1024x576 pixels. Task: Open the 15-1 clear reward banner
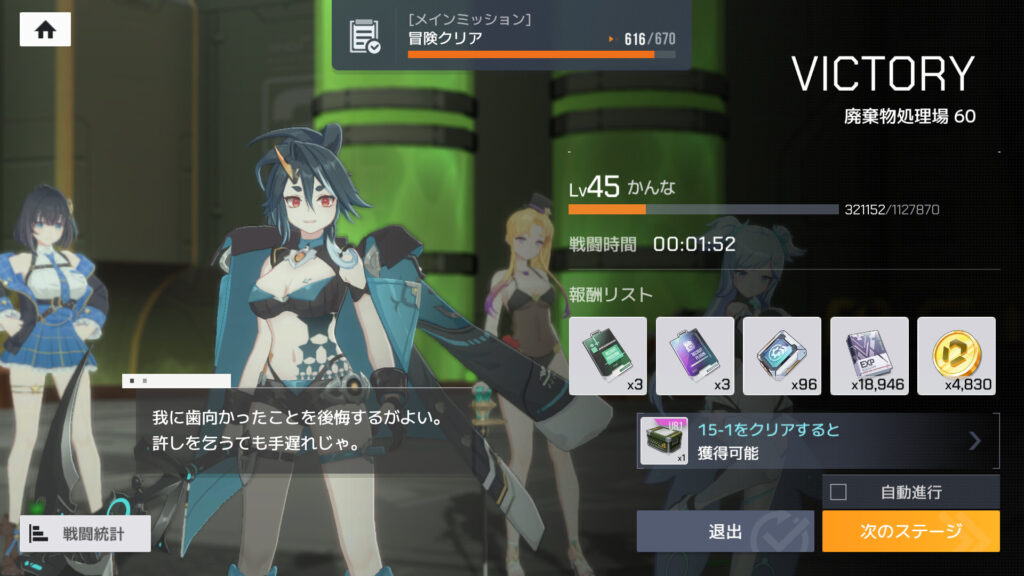[818, 441]
